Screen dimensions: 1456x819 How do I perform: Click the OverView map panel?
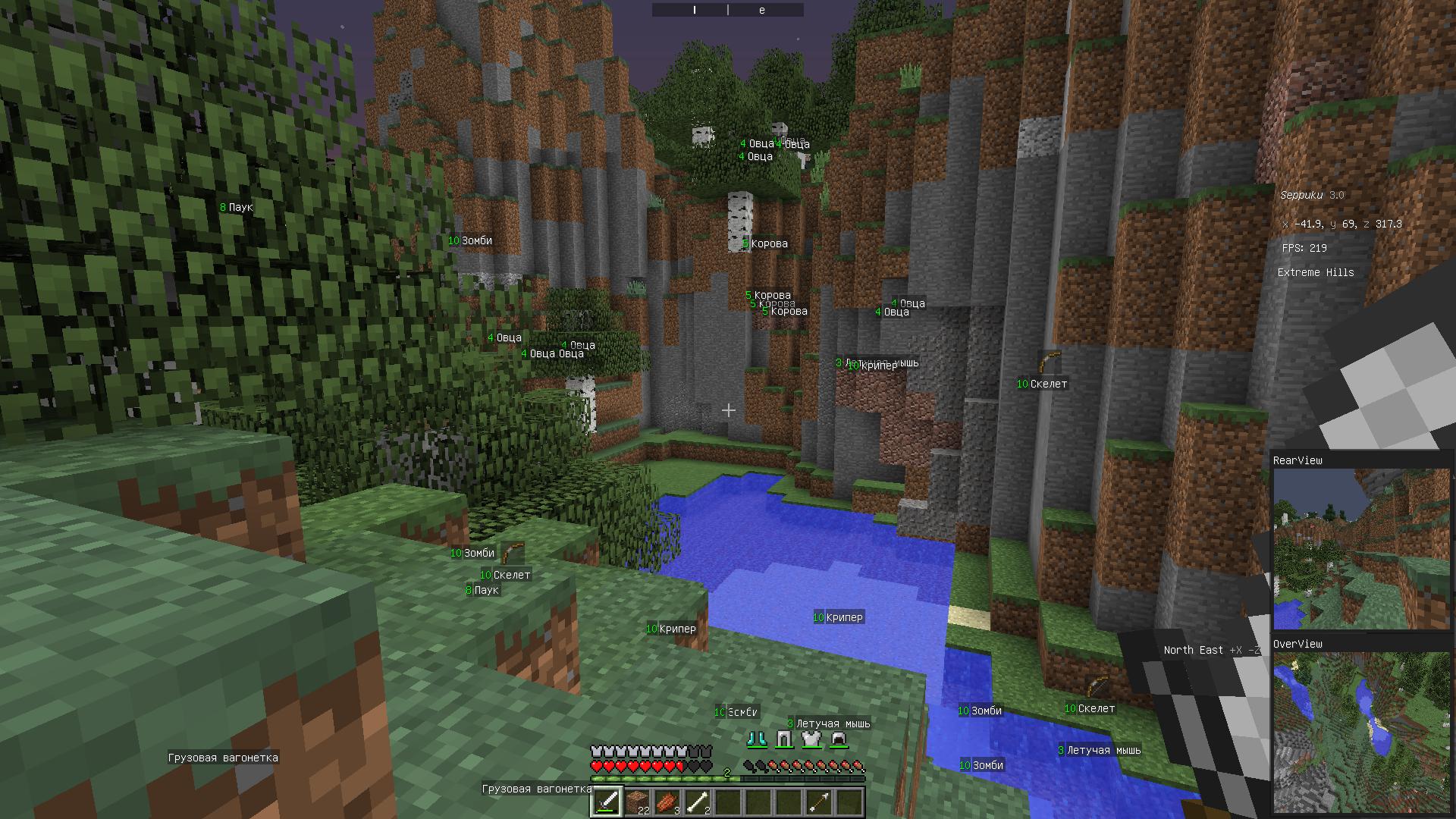tap(1361, 732)
